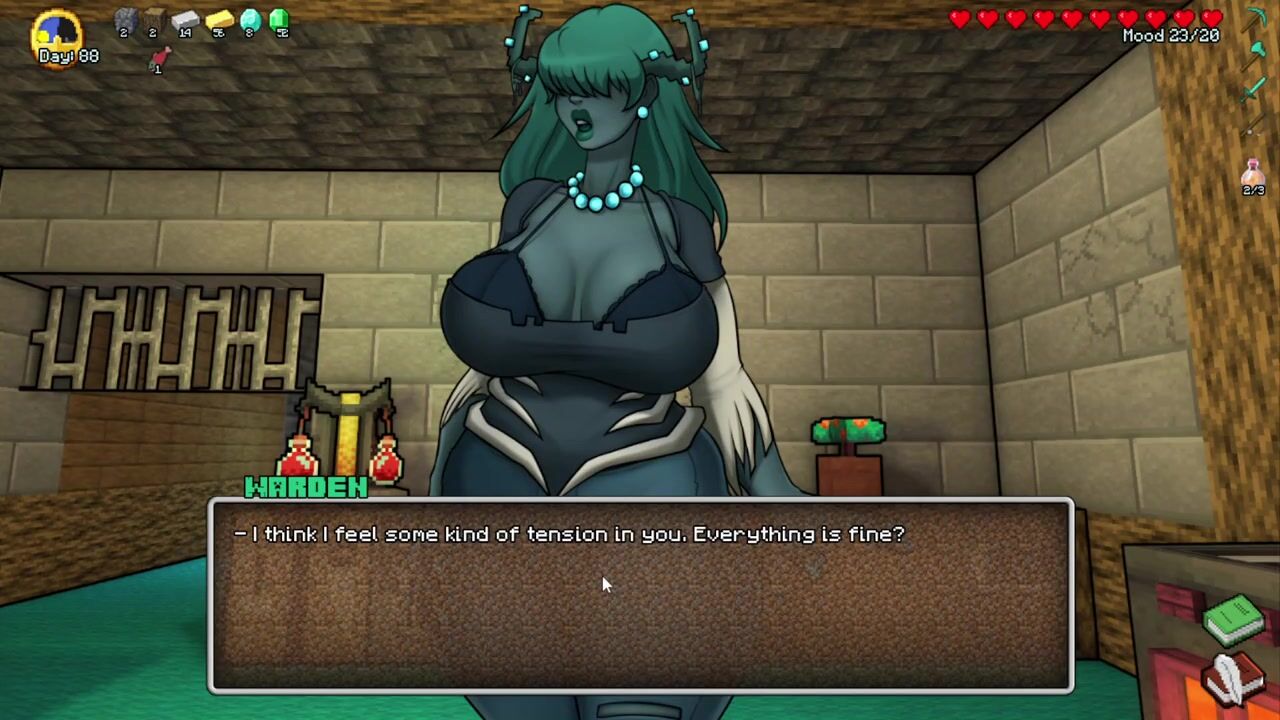Select the diamond pickaxe tool
The width and height of the screenshot is (1280, 720).
[1256, 20]
